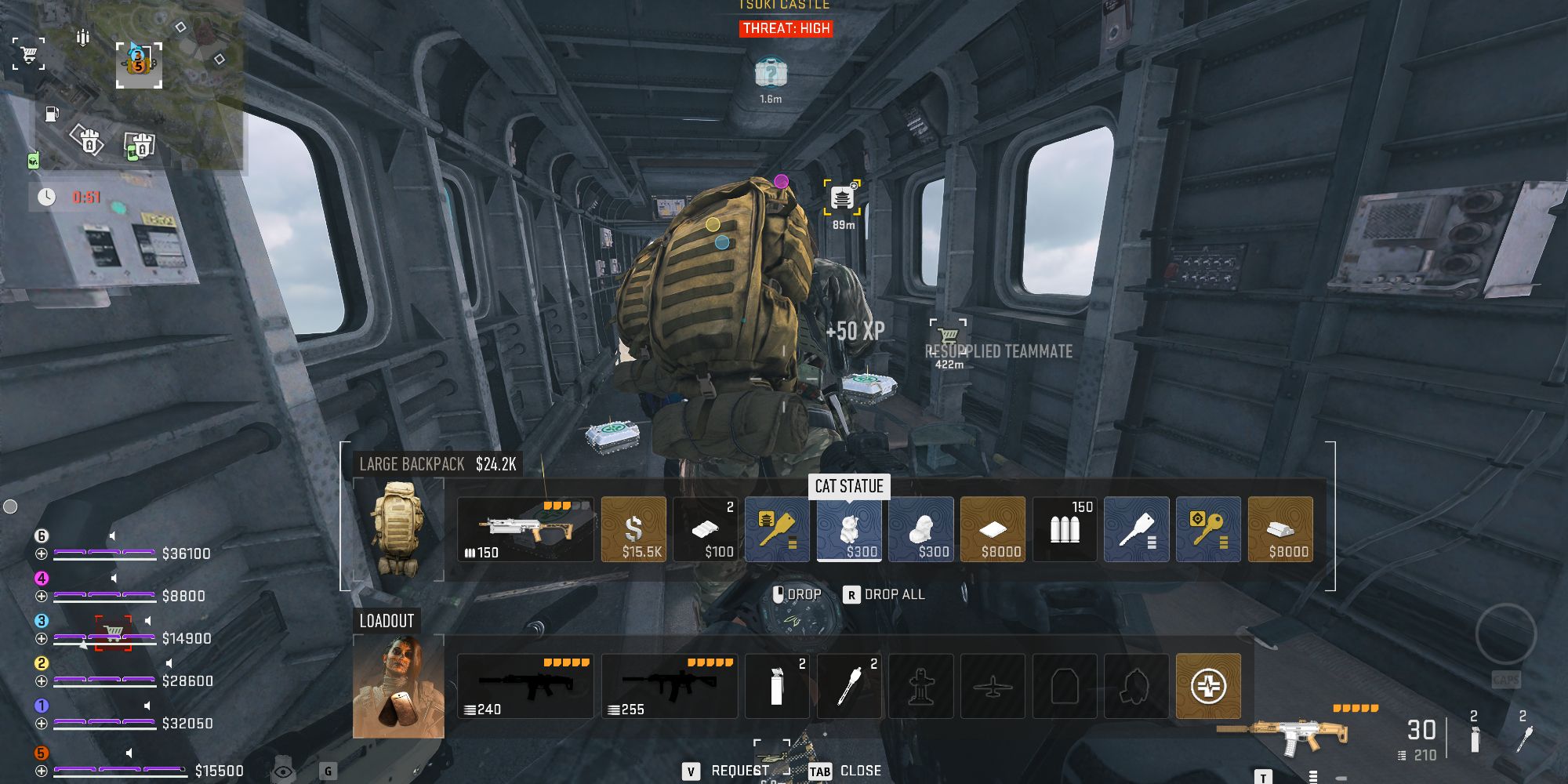
Task: Click the 150-round ammo box in backpack
Action: pyautogui.click(x=1064, y=529)
